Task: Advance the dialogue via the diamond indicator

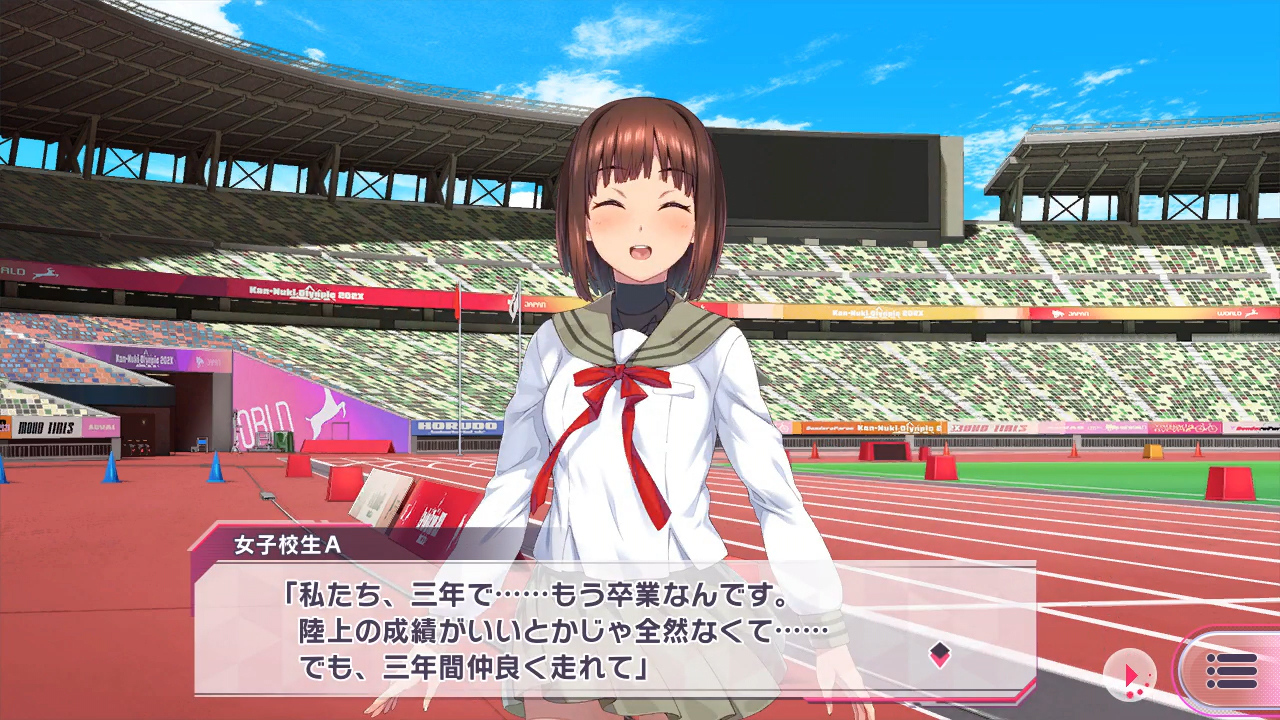Action: 939,655
